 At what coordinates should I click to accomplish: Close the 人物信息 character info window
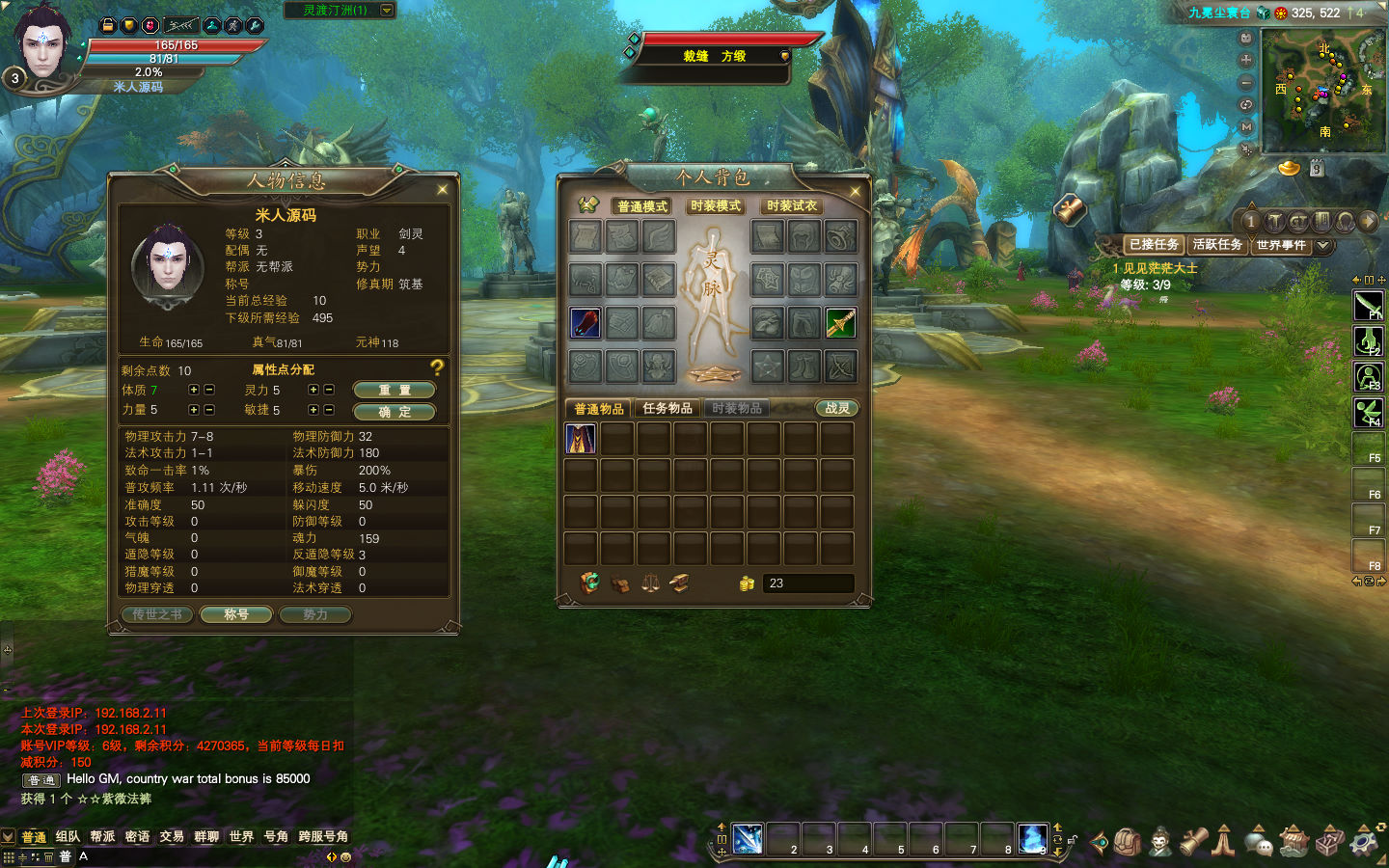coord(443,189)
